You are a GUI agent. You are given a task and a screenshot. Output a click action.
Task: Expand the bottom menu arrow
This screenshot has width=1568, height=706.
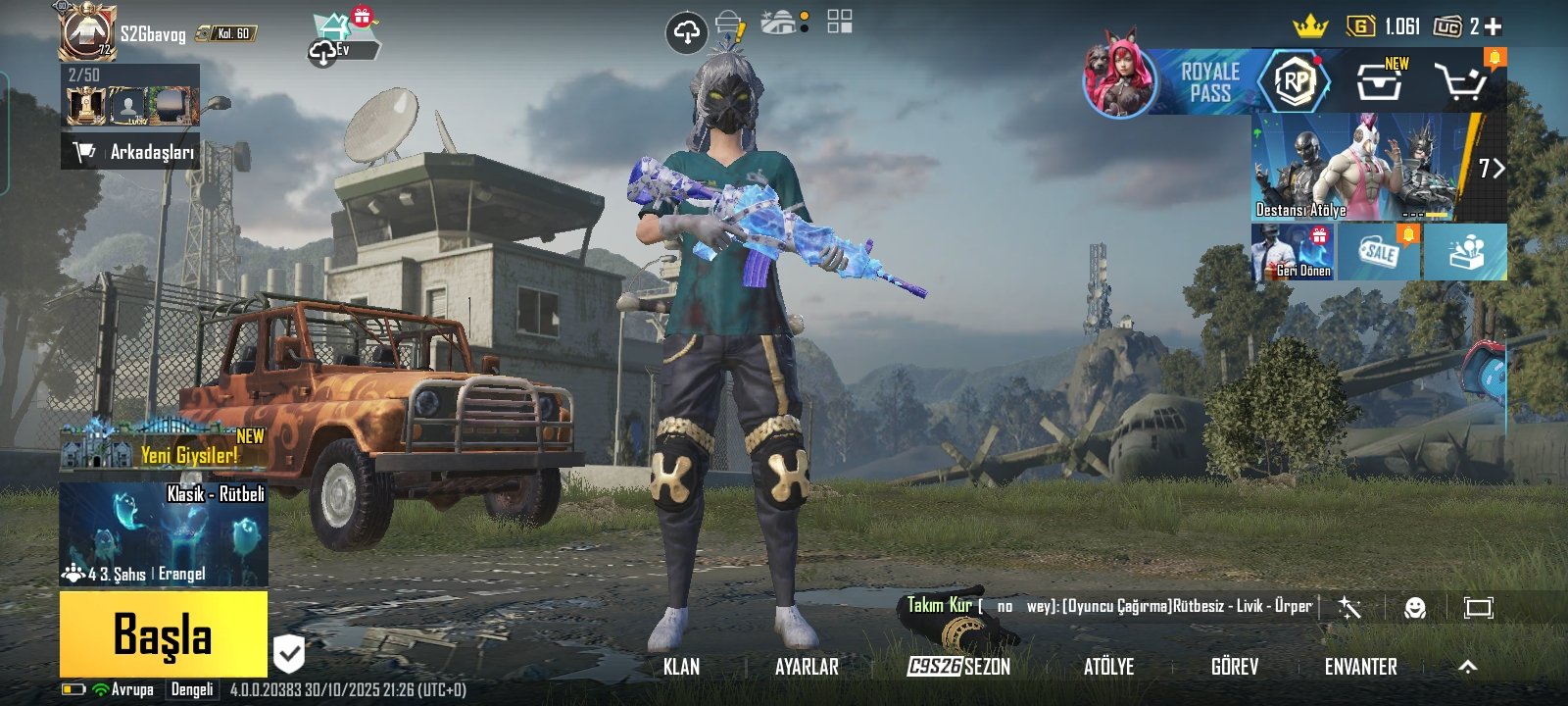[x=1467, y=667]
